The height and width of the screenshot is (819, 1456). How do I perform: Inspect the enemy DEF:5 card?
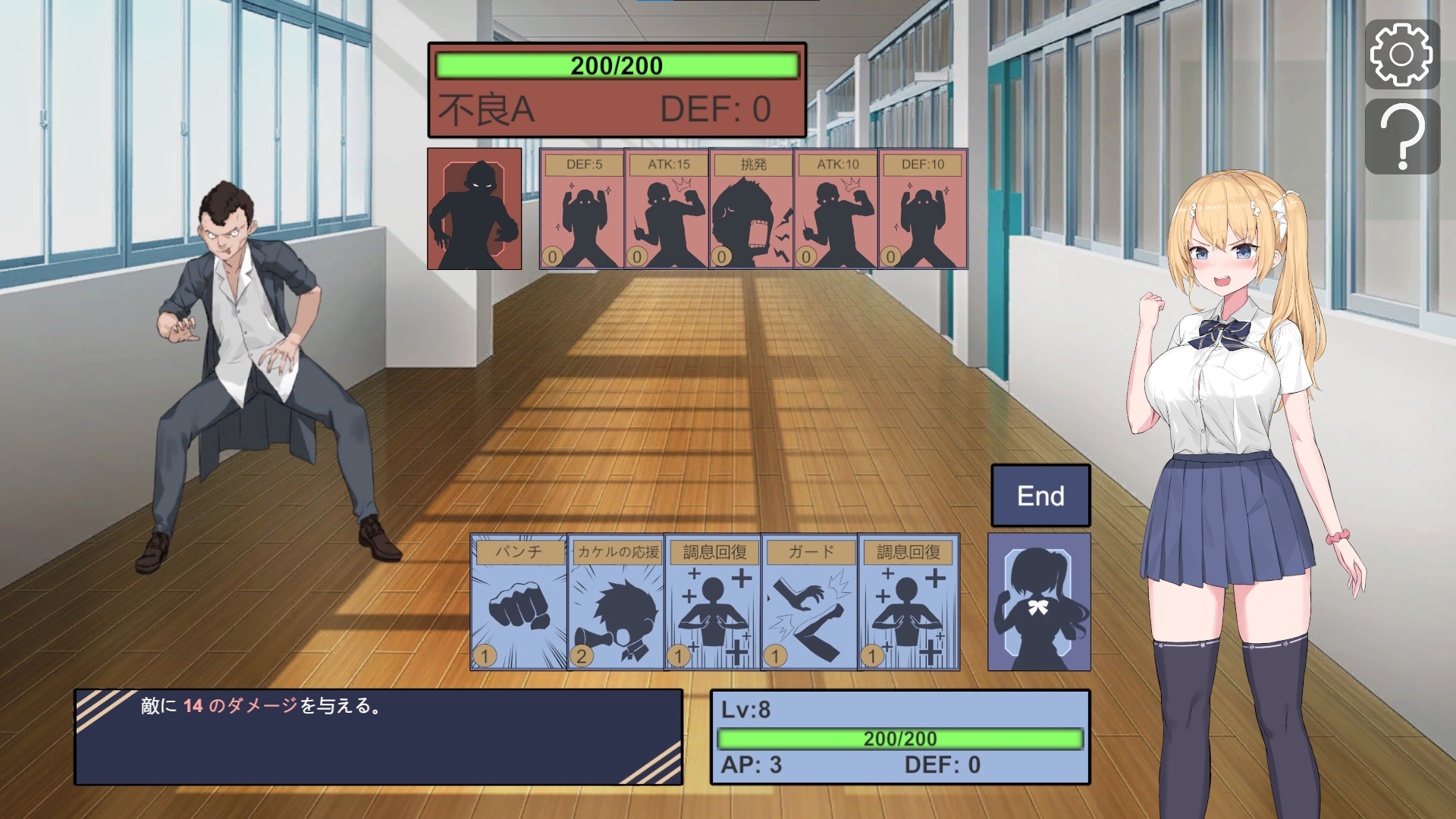point(582,209)
